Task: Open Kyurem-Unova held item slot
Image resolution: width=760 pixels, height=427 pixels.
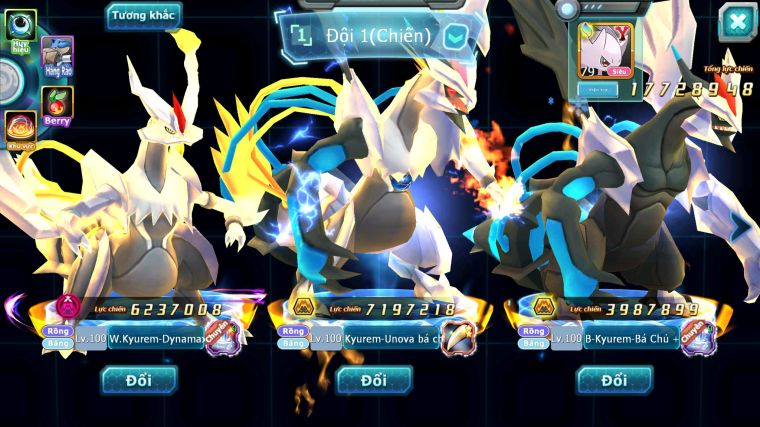Action: click(457, 337)
